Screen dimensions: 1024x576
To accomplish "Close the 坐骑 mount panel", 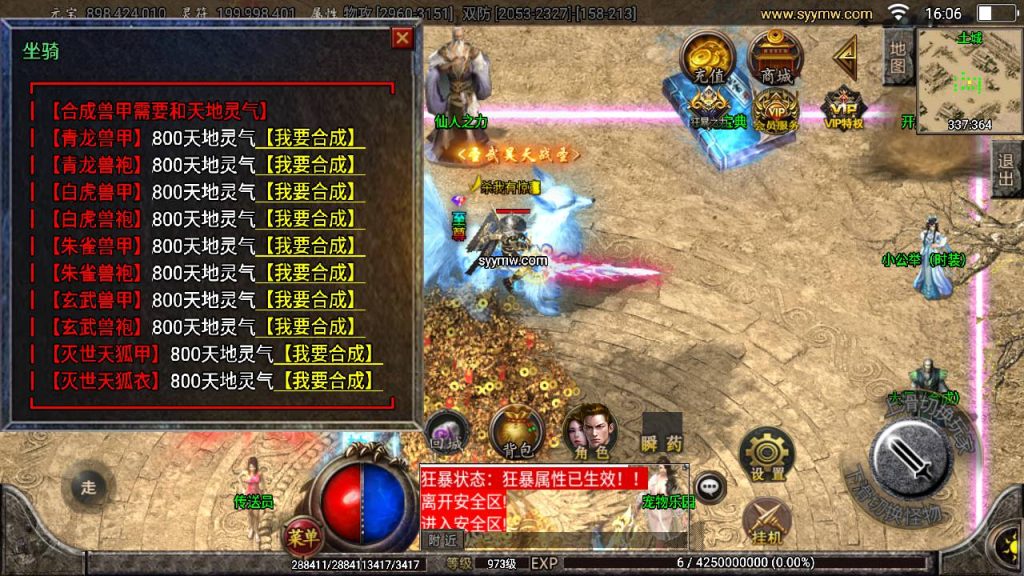I will click(402, 38).
